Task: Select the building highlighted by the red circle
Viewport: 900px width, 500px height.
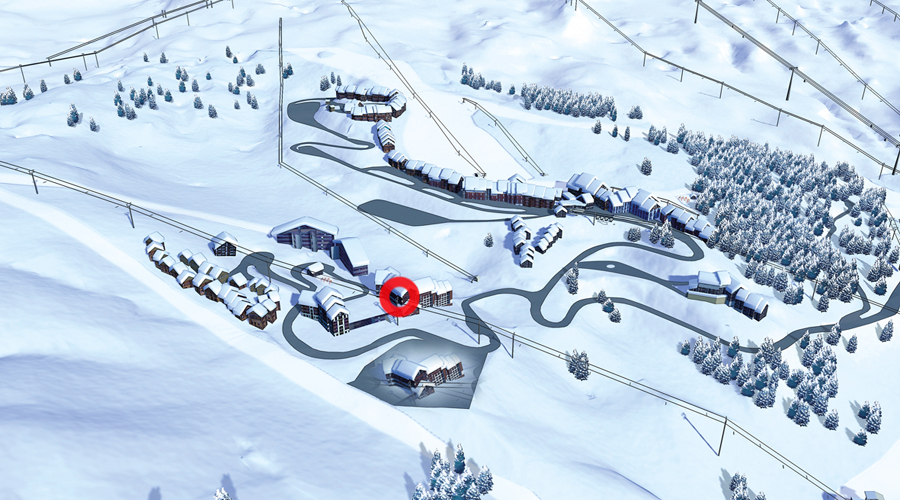Action: [400, 297]
